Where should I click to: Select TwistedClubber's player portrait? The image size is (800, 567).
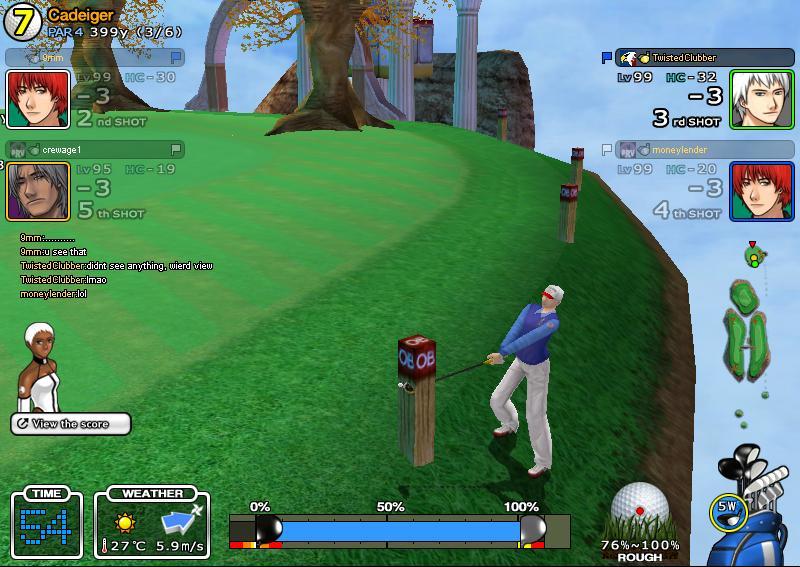coord(762,99)
